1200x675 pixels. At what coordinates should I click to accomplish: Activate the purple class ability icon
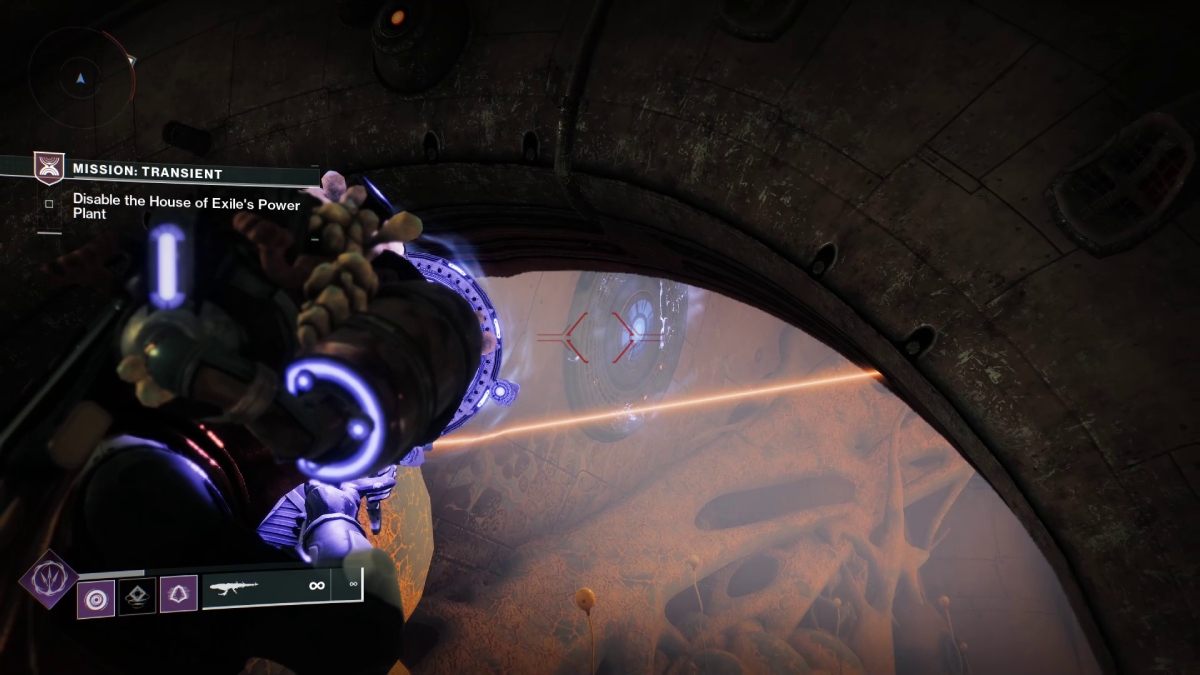[x=178, y=594]
